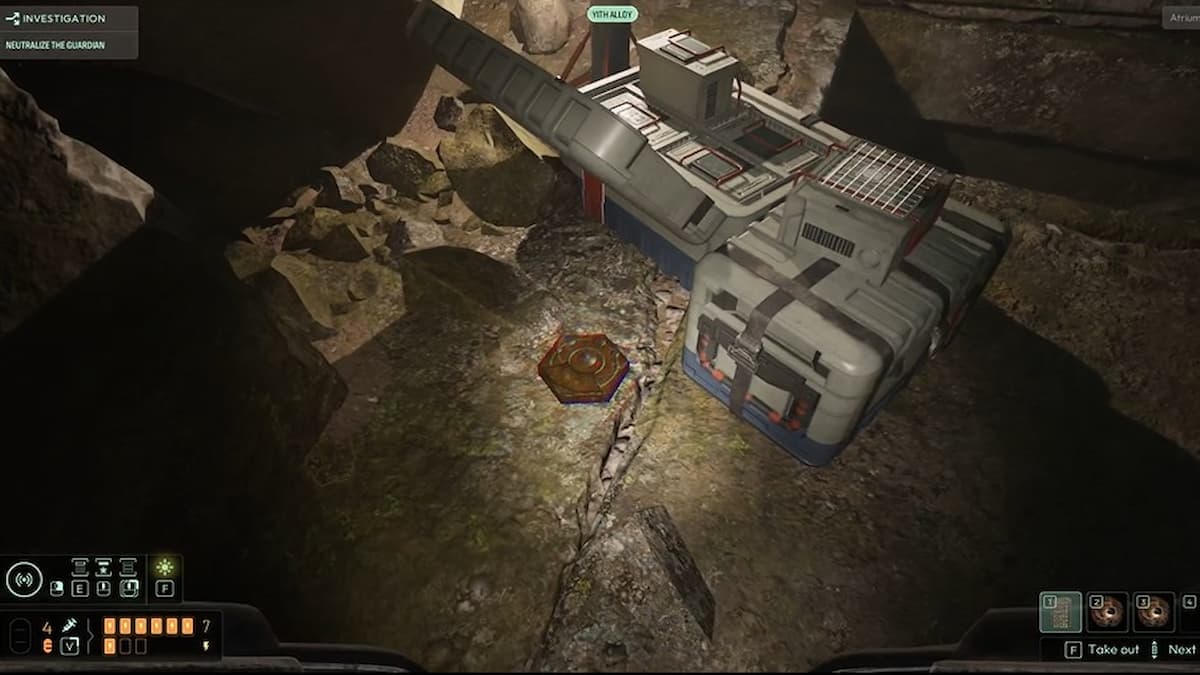The image size is (1200, 675).
Task: Select the item in inventory slot 3
Action: (1154, 612)
